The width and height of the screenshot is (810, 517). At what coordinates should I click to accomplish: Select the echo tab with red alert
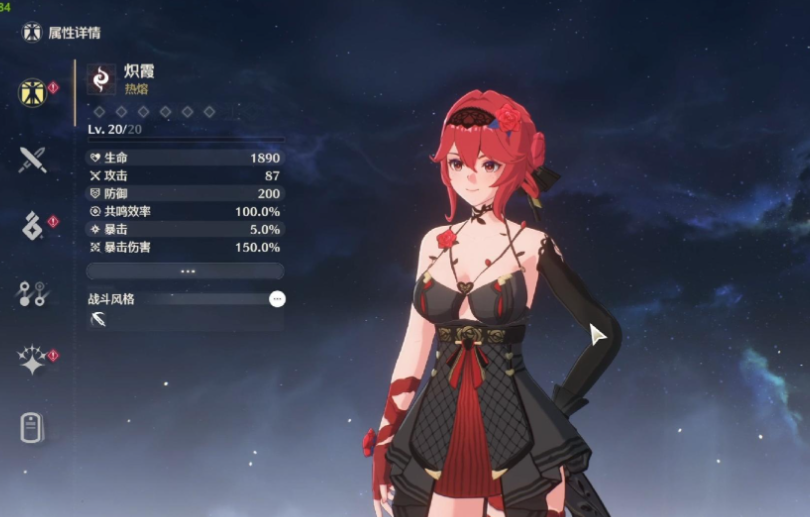click(32, 226)
